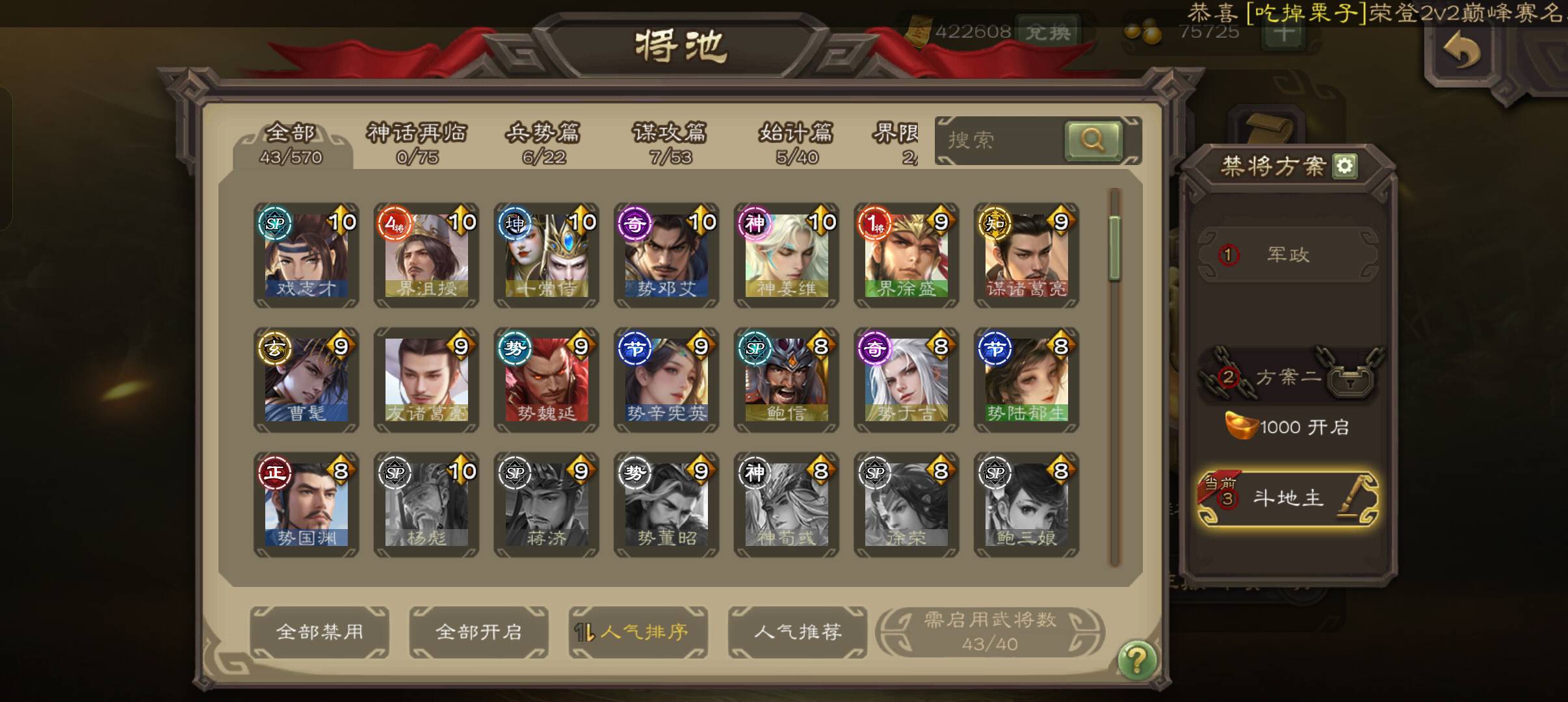This screenshot has width=1568, height=702.
Task: Switch to 始计篇 tab
Action: pos(796,143)
